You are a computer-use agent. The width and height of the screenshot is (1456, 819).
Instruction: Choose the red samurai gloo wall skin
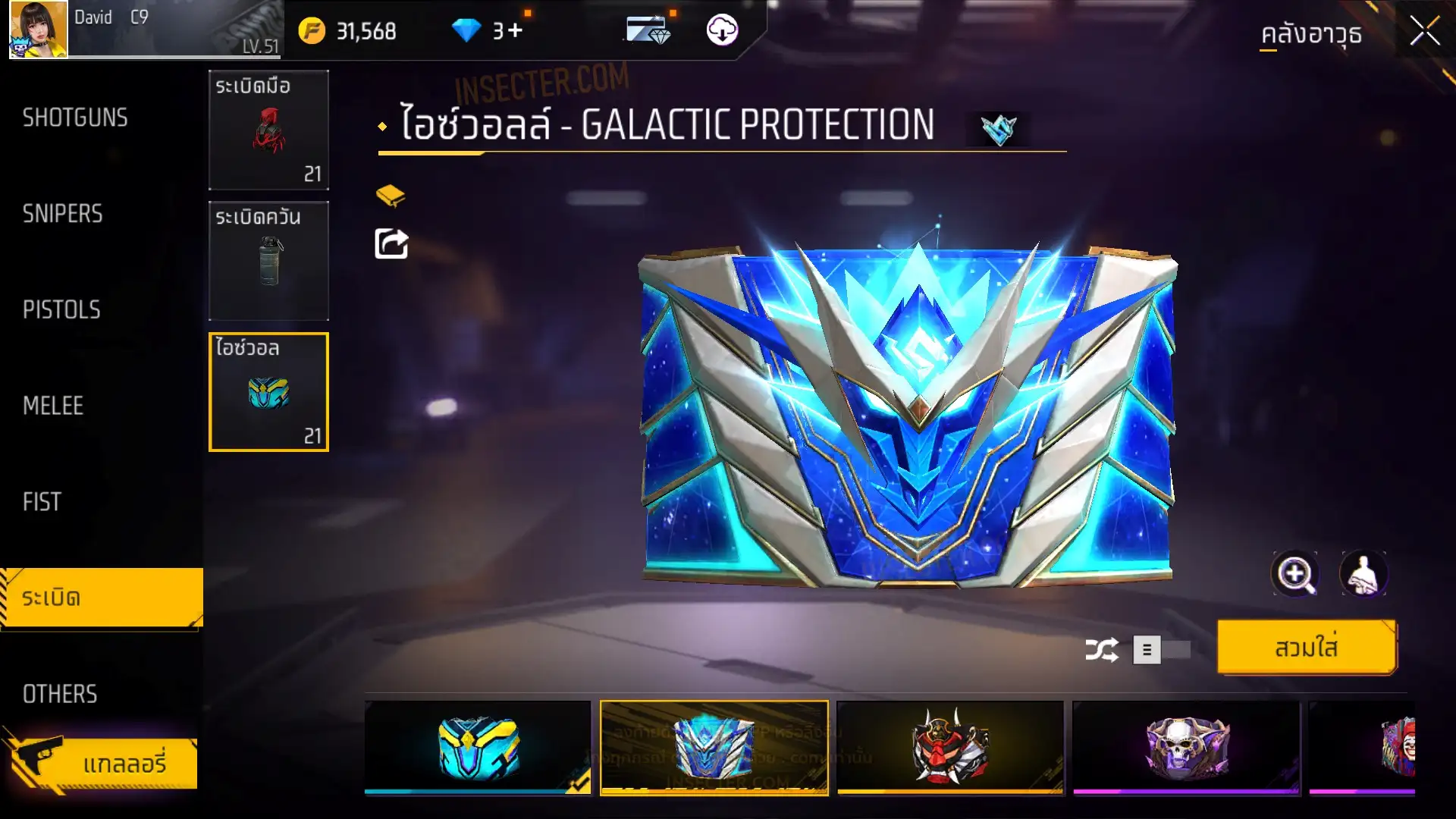coord(949,747)
